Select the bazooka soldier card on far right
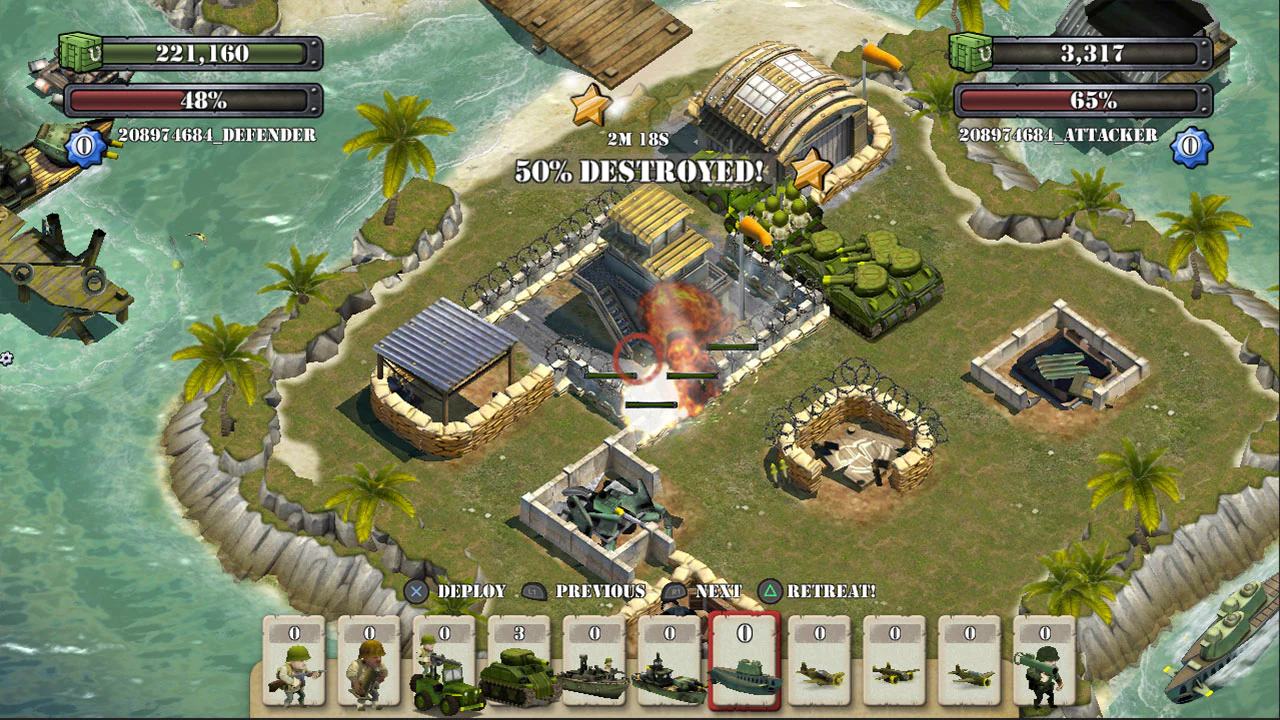The width and height of the screenshot is (1280, 720). pos(1046,670)
